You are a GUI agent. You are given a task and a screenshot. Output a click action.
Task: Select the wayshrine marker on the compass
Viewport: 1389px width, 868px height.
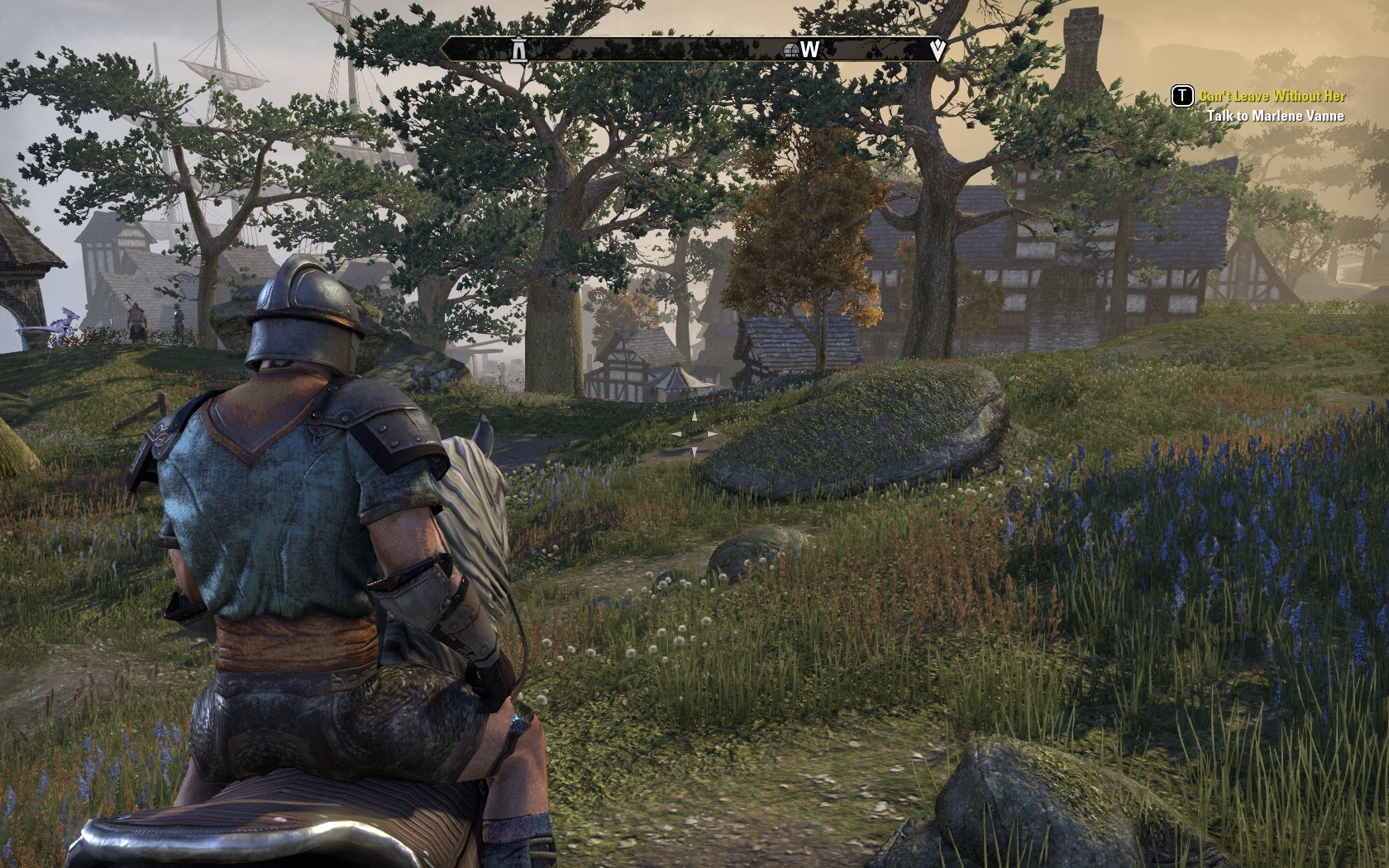click(x=519, y=50)
